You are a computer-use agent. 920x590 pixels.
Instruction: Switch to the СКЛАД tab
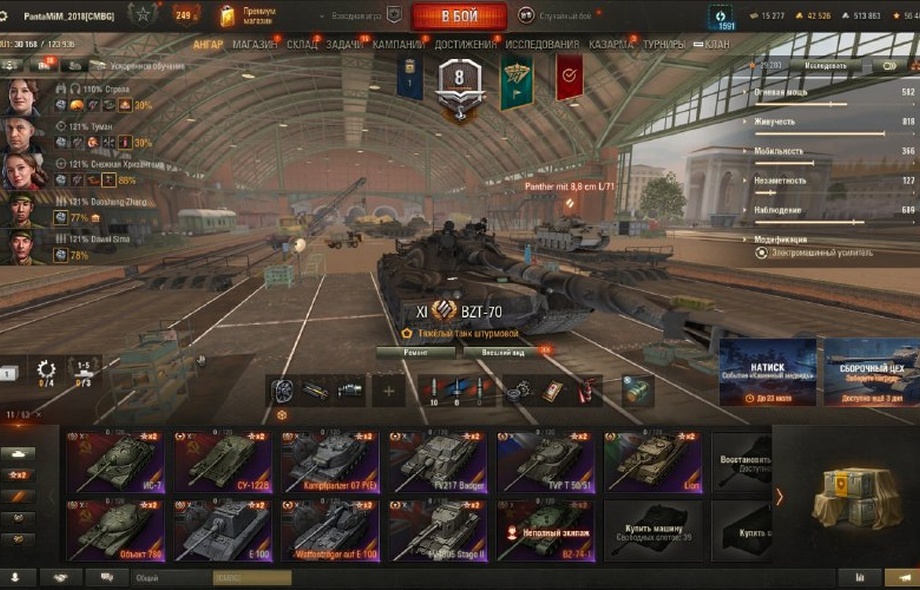[302, 45]
